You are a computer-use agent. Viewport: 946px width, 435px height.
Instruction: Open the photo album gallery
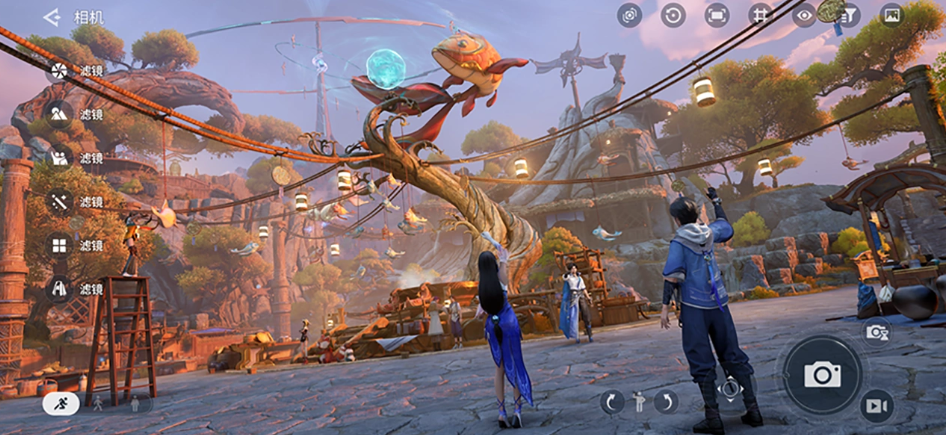(x=891, y=15)
